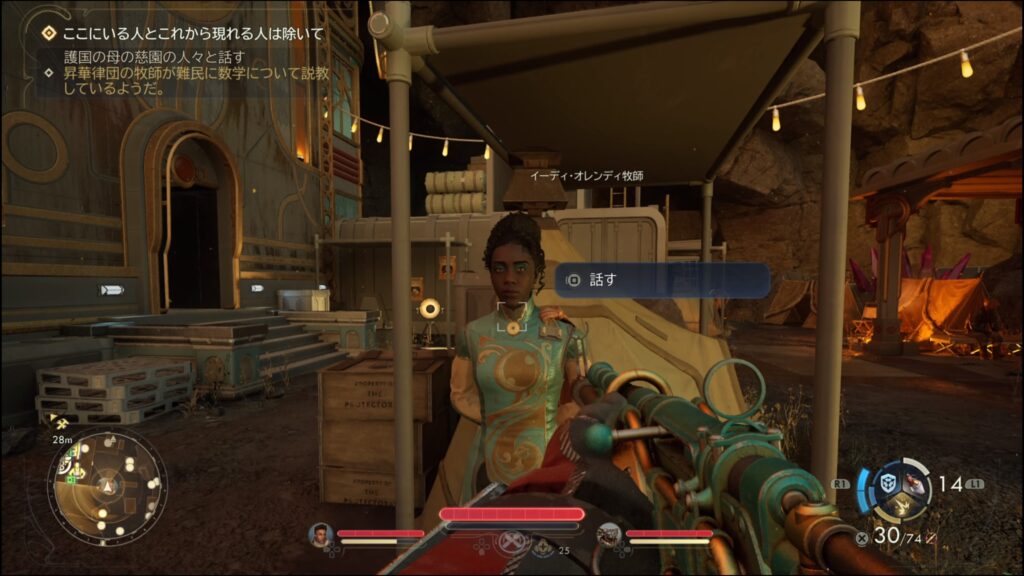The width and height of the screenshot is (1024, 576).
Task: Select the inhaler item on the wheel
Action: [x=916, y=486]
